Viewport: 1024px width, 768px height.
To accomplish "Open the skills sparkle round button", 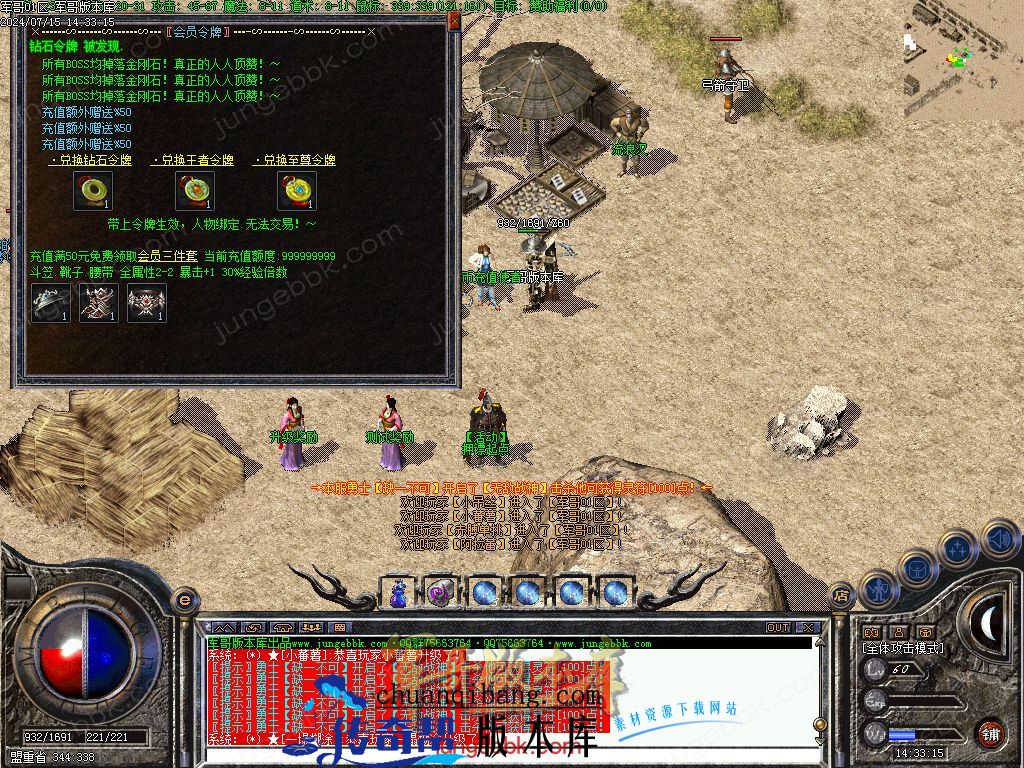I will point(958,549).
